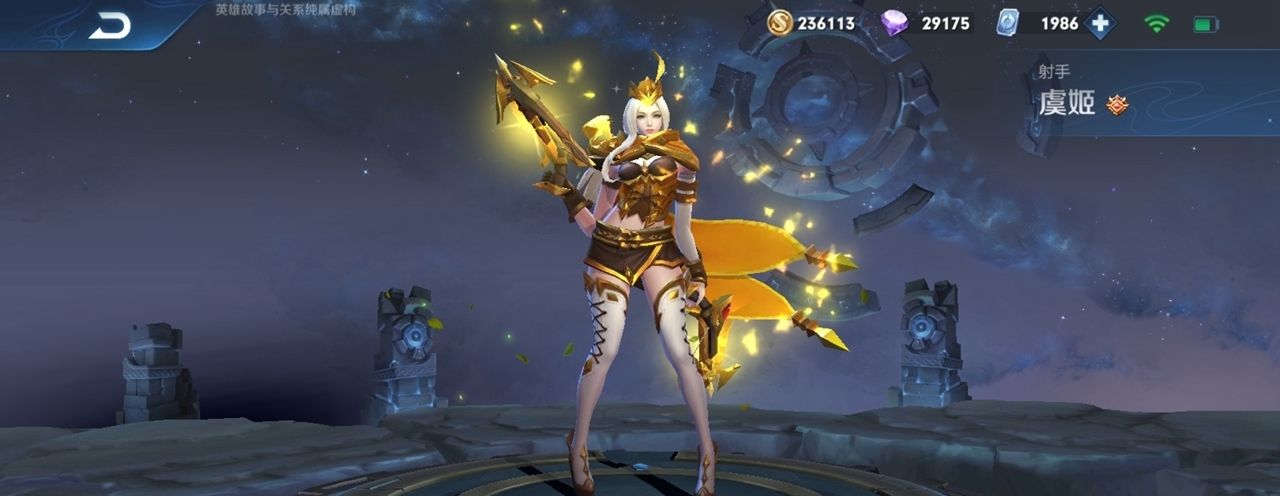The image size is (1280, 496).
Task: Select the gold coin currency icon
Action: coord(780,23)
